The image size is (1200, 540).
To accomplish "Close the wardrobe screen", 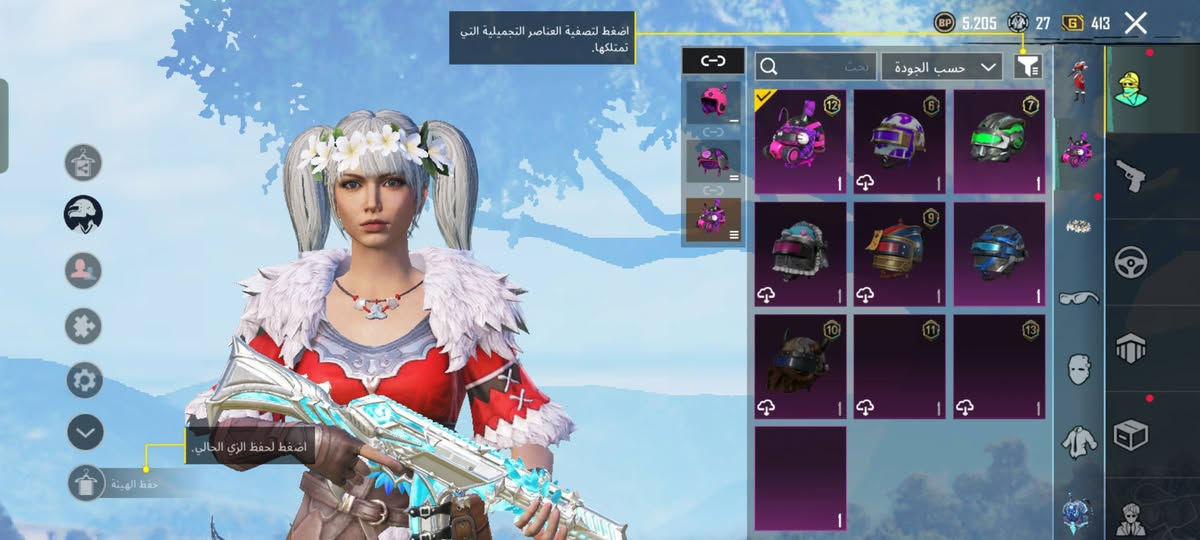I will [1135, 23].
